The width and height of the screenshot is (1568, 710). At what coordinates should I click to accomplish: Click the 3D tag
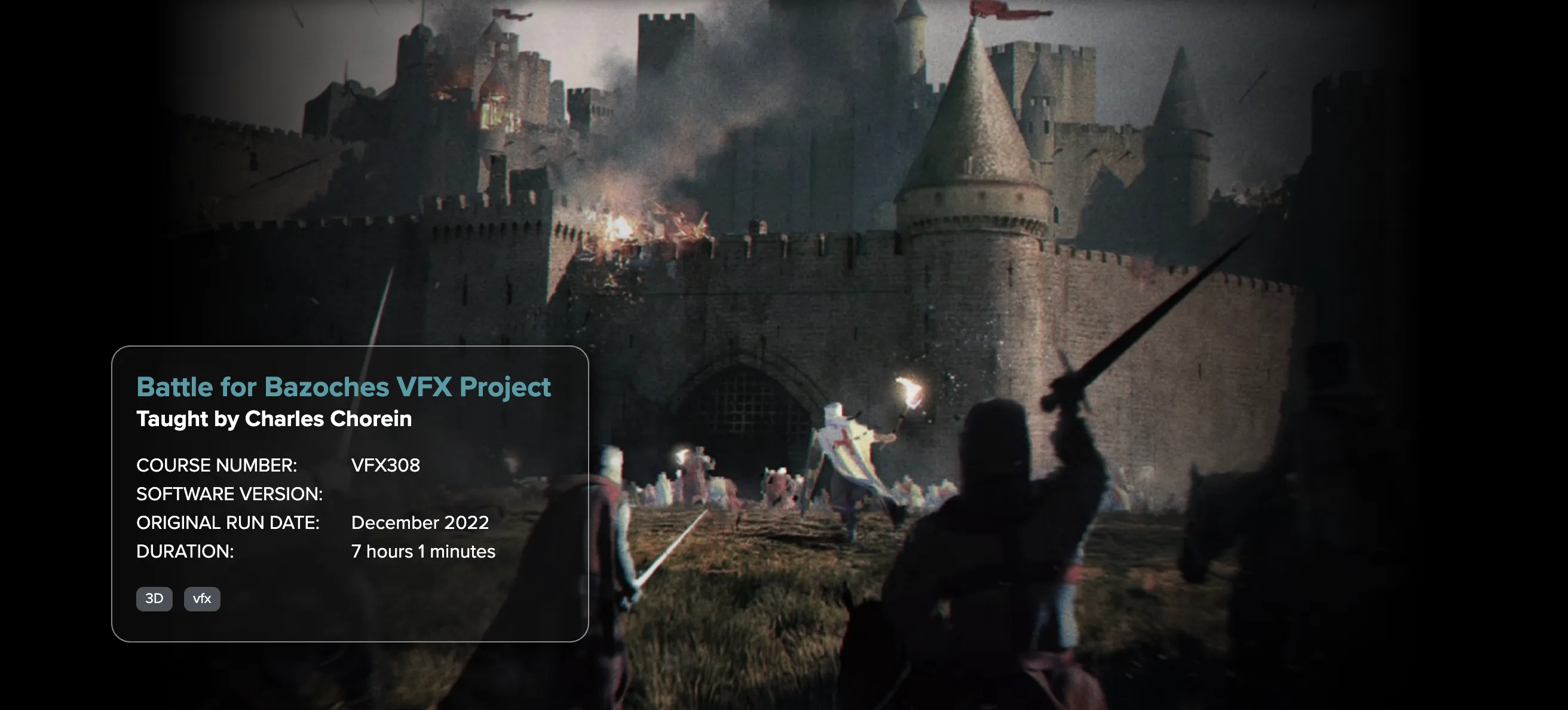click(154, 599)
